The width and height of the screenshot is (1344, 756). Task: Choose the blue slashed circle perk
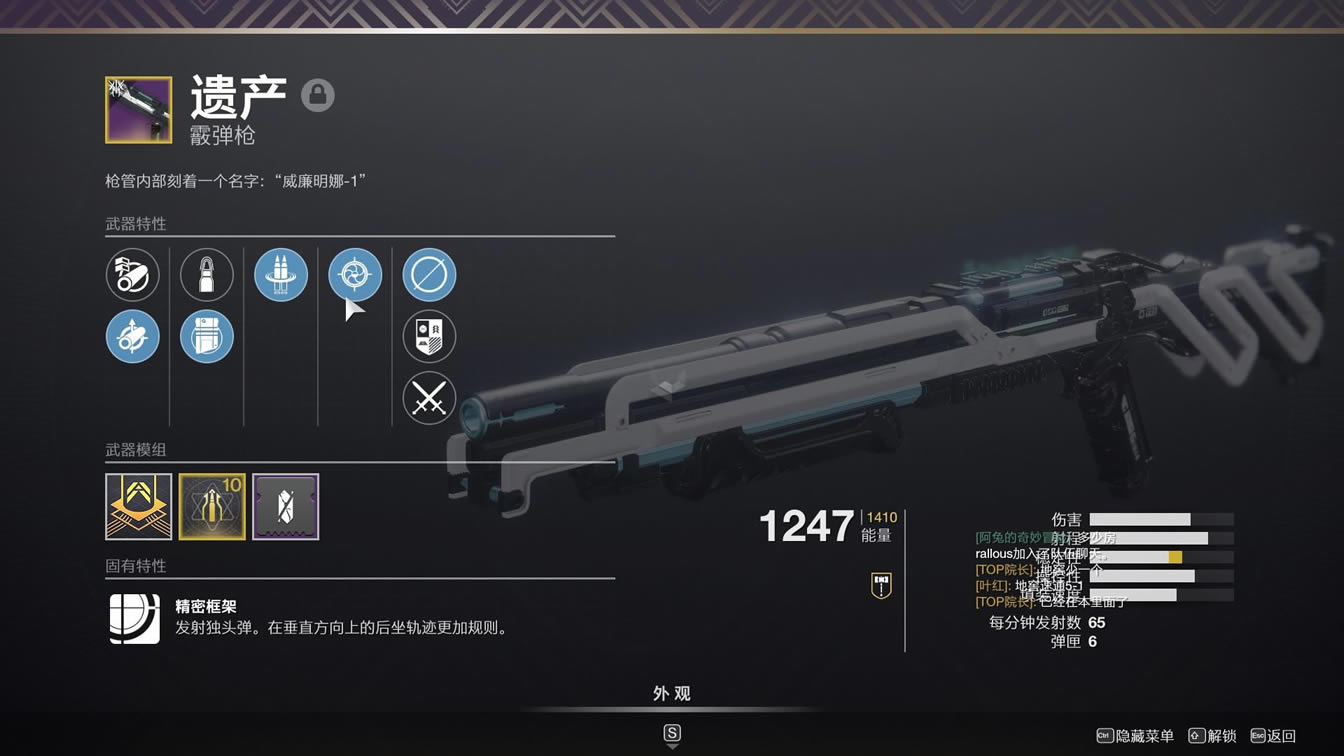click(x=429, y=275)
